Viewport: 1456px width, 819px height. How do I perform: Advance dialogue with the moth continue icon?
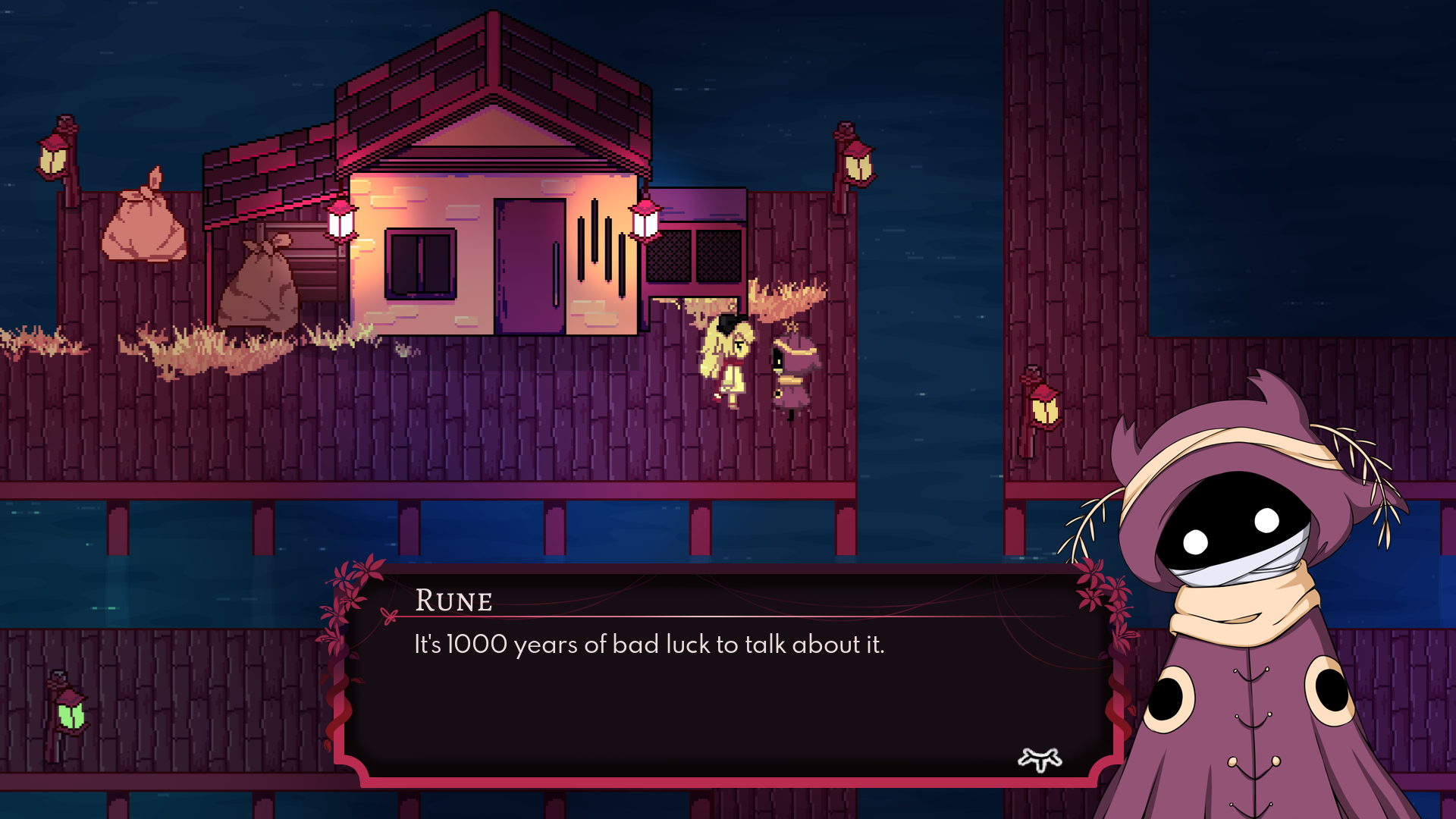click(1040, 759)
